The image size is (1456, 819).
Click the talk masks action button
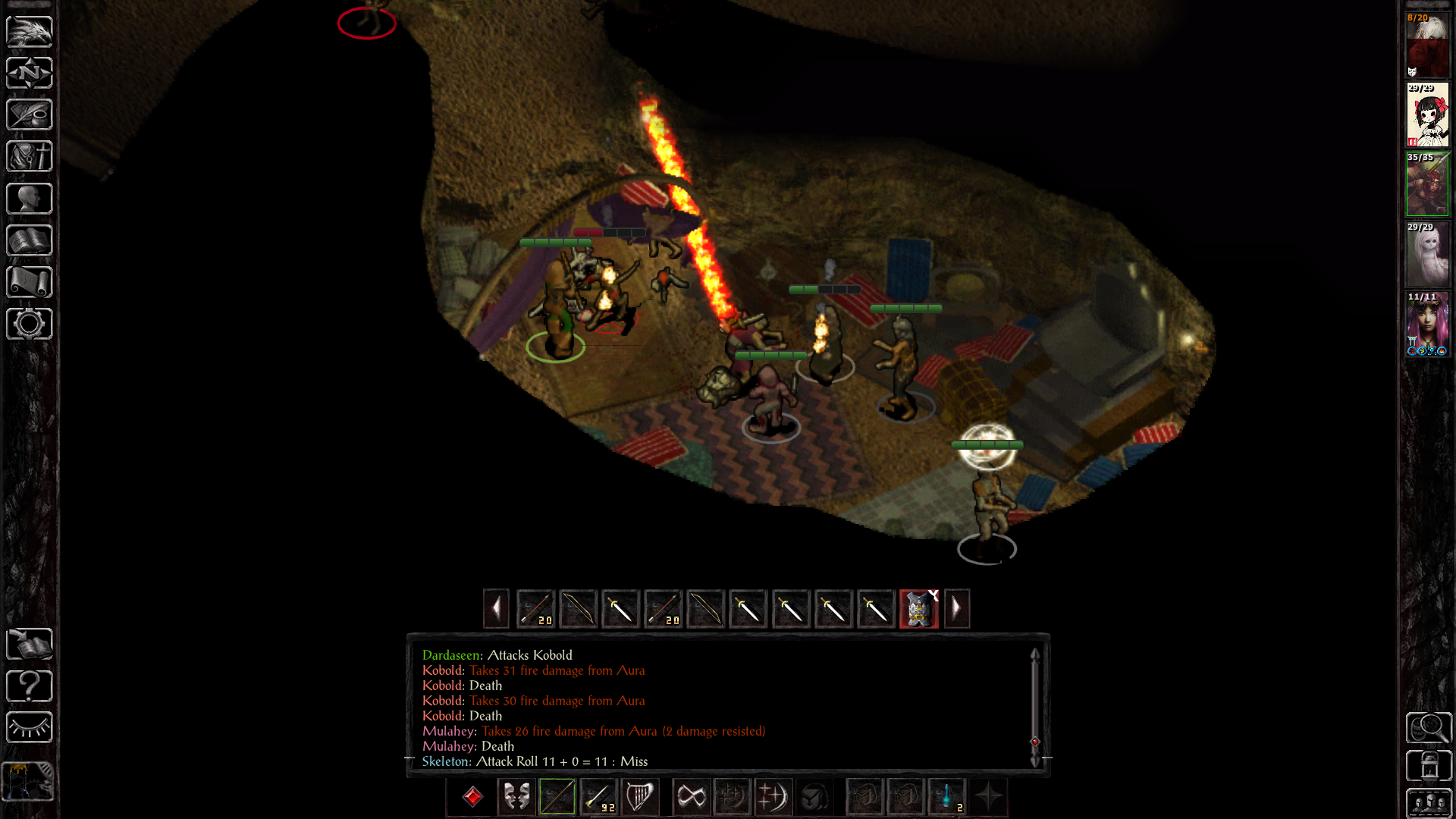[x=516, y=797]
